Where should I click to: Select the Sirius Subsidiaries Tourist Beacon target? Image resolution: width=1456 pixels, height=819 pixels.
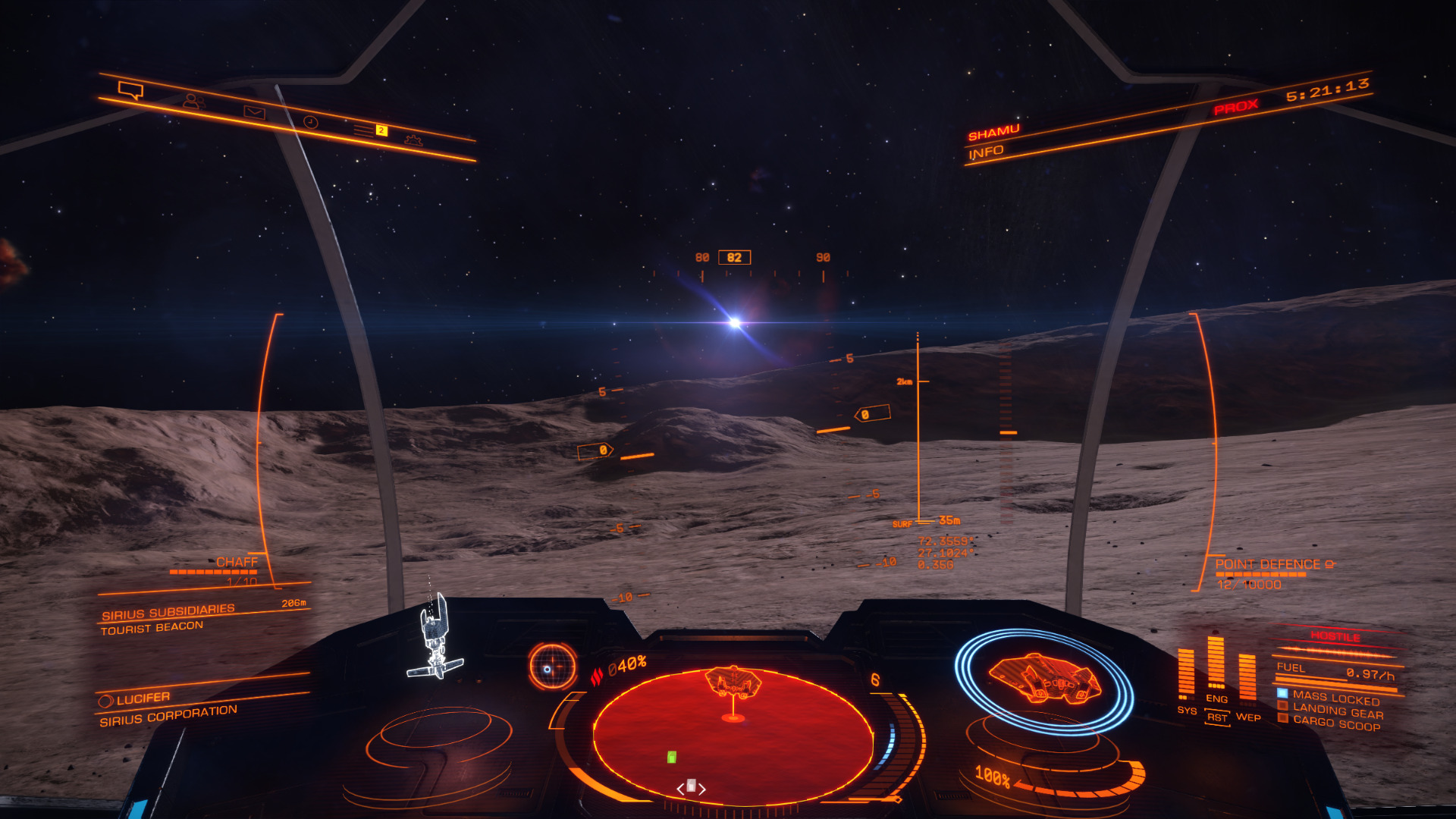click(168, 620)
